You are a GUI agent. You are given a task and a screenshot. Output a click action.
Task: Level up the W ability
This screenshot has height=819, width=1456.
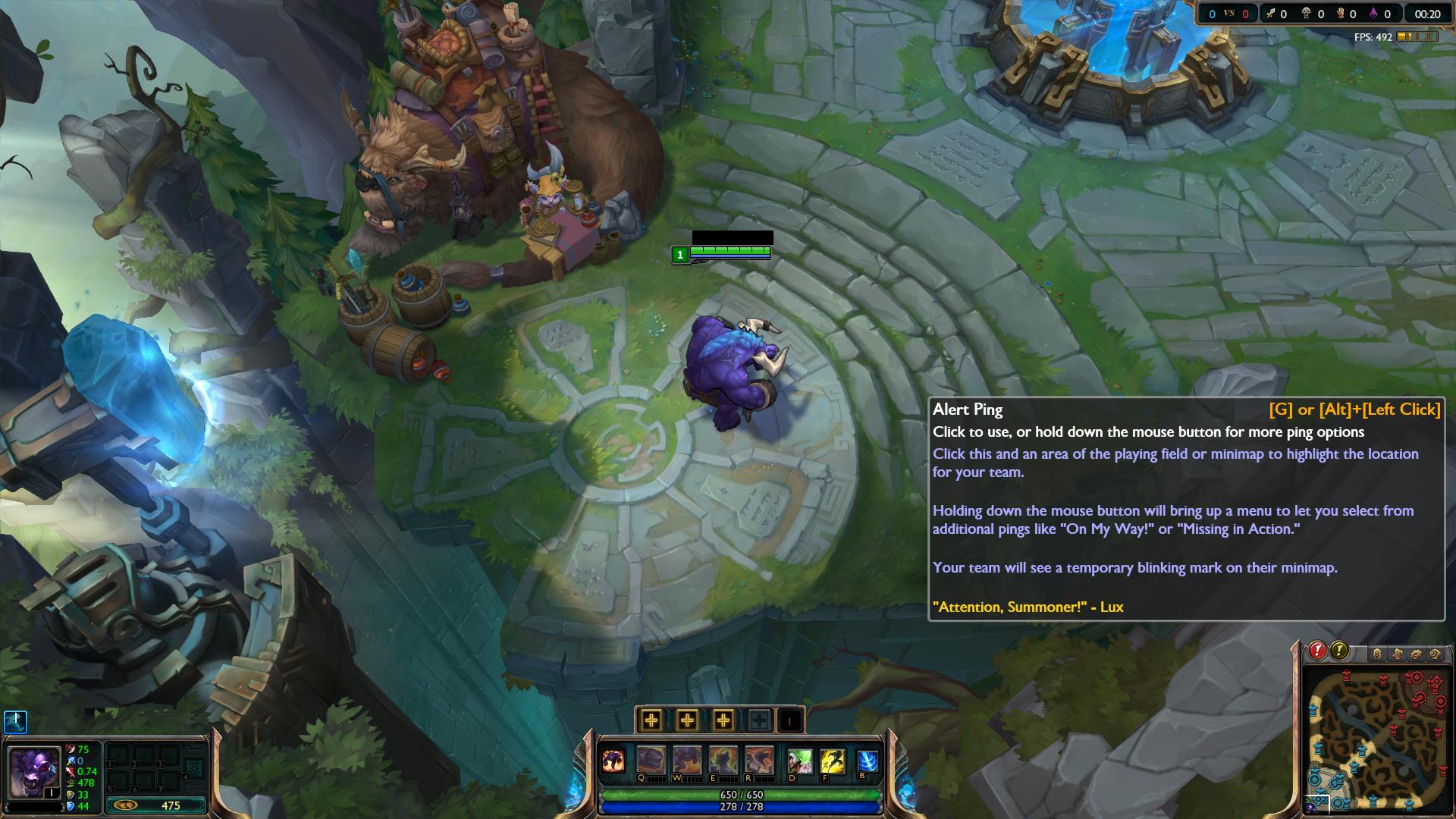click(687, 720)
